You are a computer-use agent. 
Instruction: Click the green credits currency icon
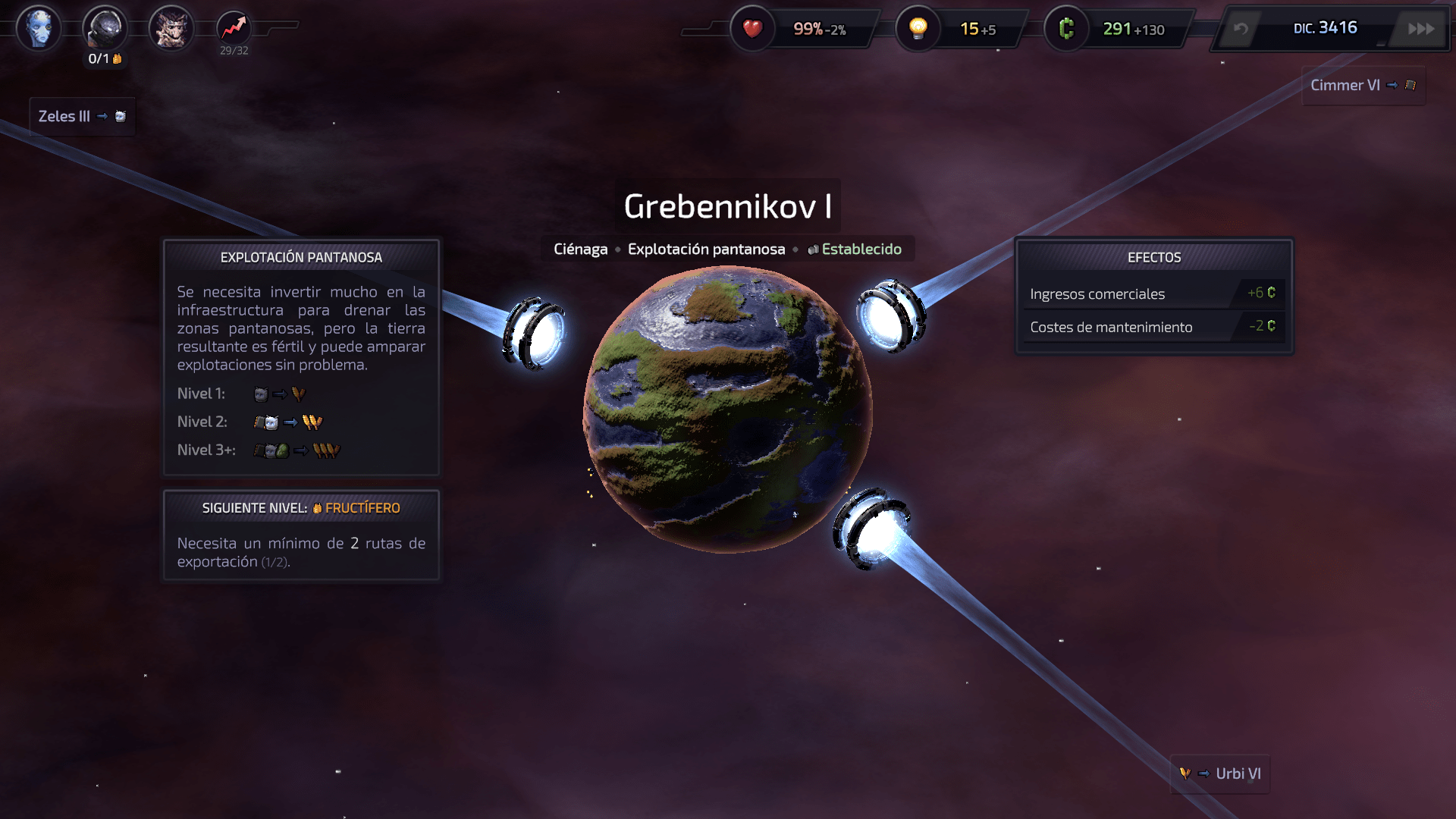pyautogui.click(x=1066, y=30)
